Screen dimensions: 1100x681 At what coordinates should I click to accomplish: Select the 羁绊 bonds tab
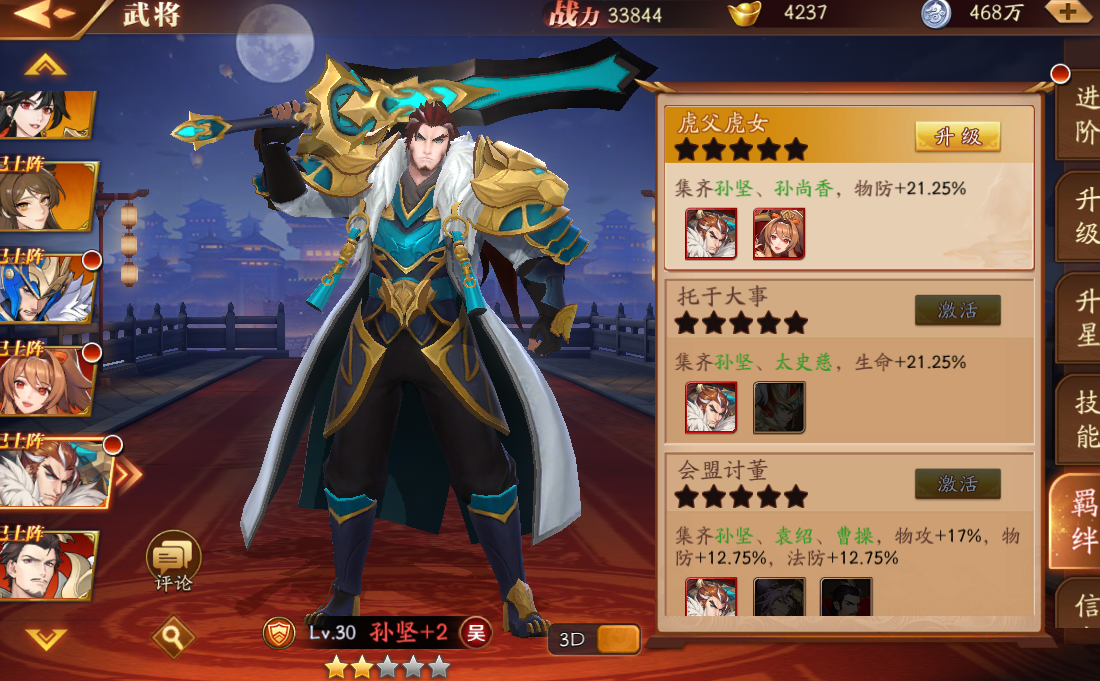1082,520
